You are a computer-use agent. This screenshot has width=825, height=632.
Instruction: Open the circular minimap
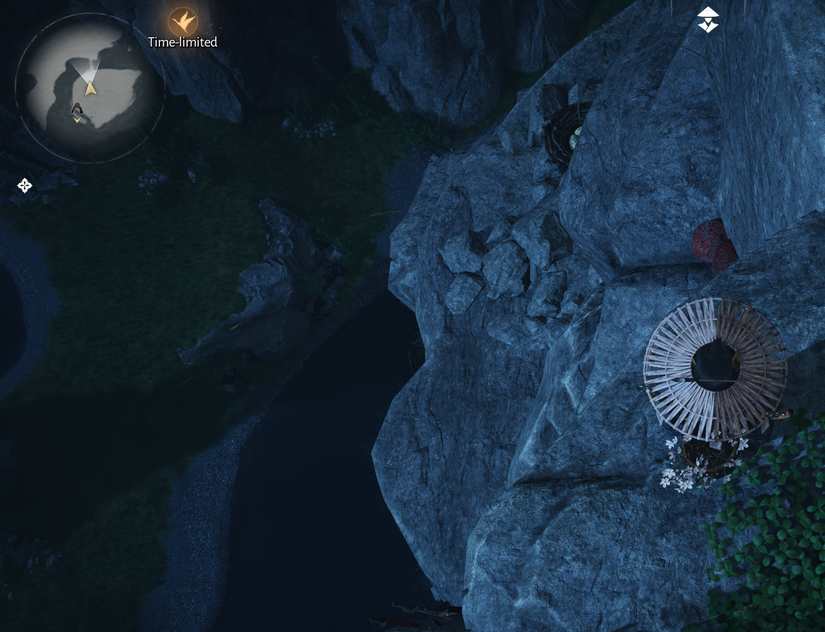pos(89,87)
